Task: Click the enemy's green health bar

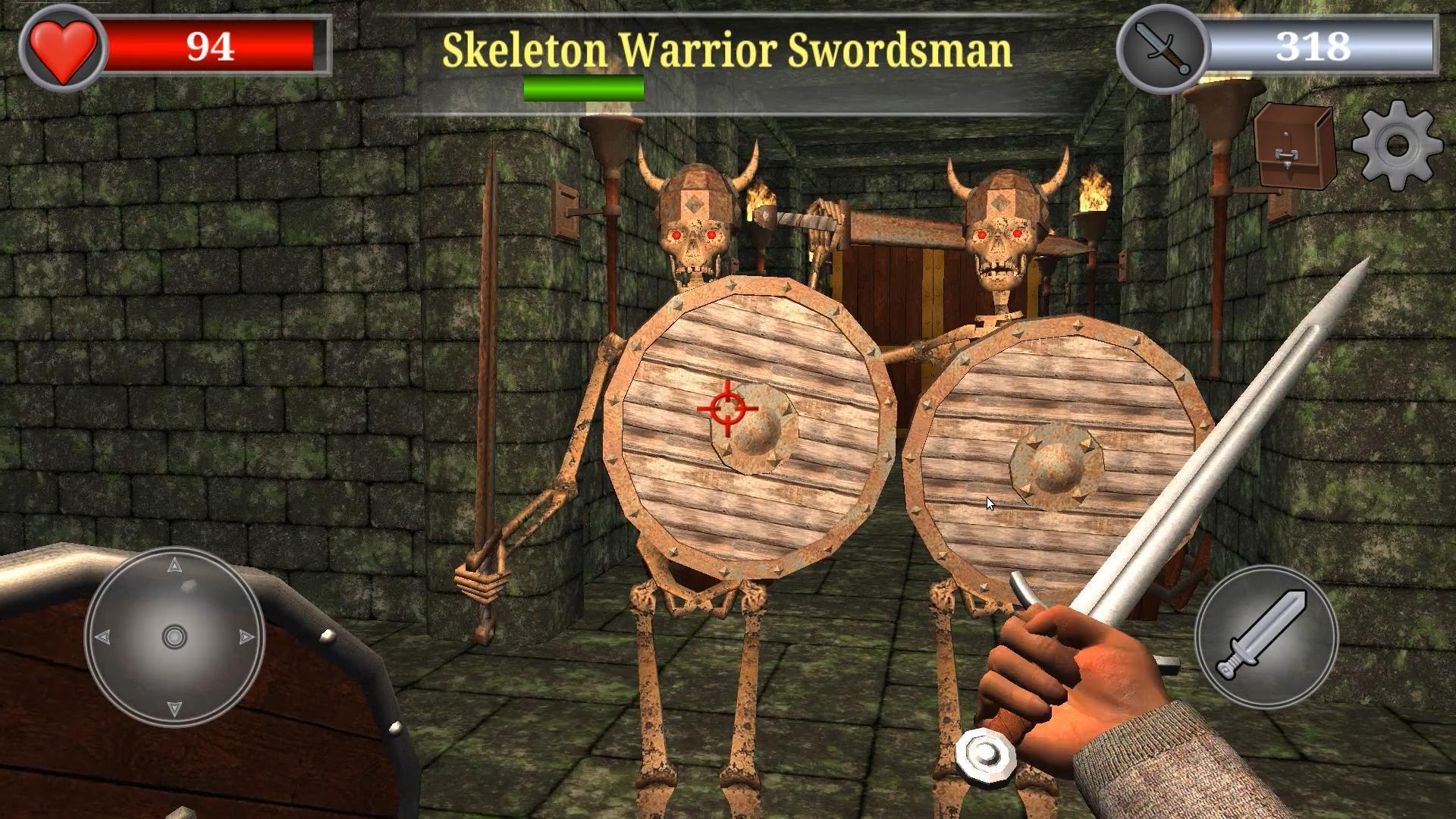Action: click(x=582, y=89)
